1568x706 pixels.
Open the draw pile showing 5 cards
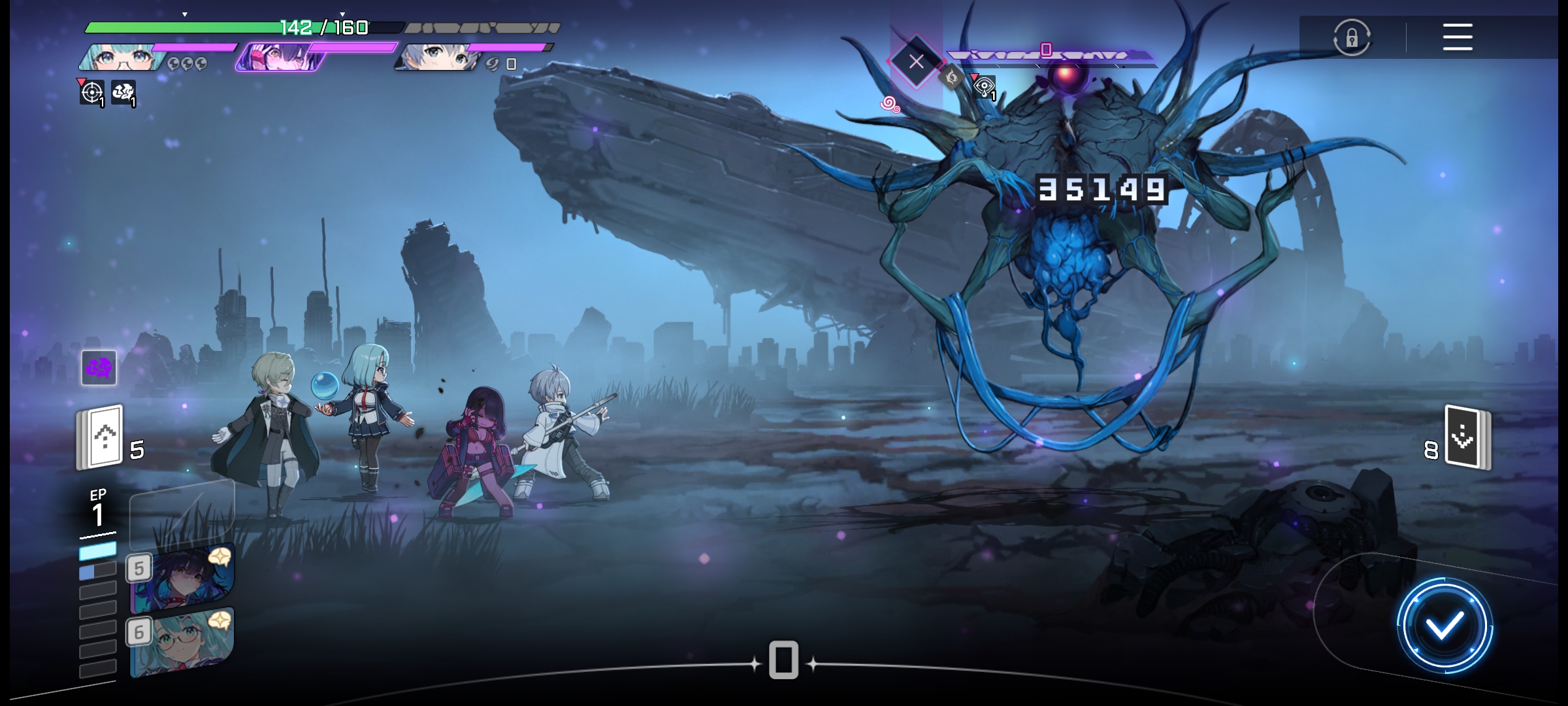pos(101,437)
